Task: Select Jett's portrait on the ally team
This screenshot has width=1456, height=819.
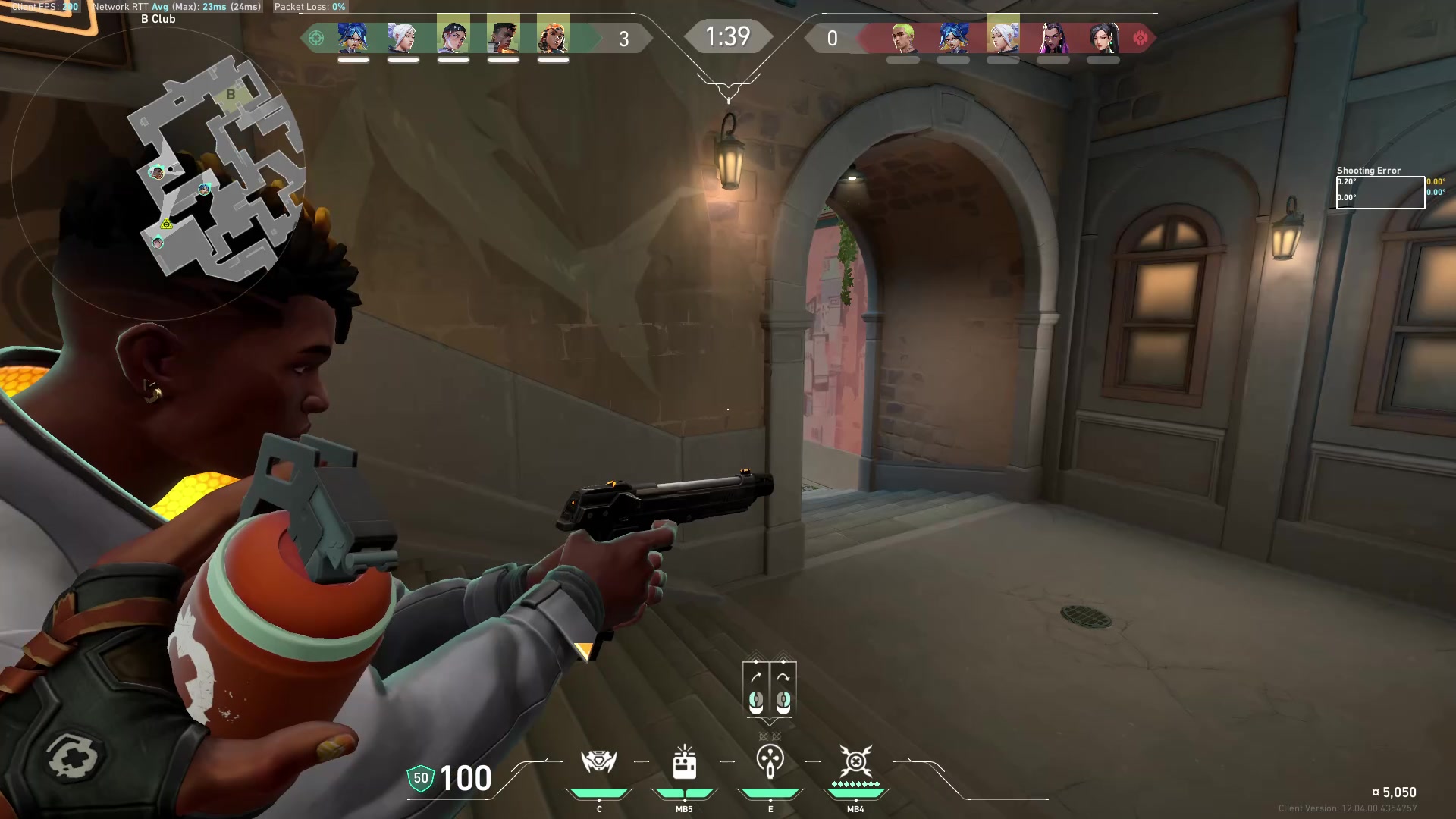Action: (402, 36)
